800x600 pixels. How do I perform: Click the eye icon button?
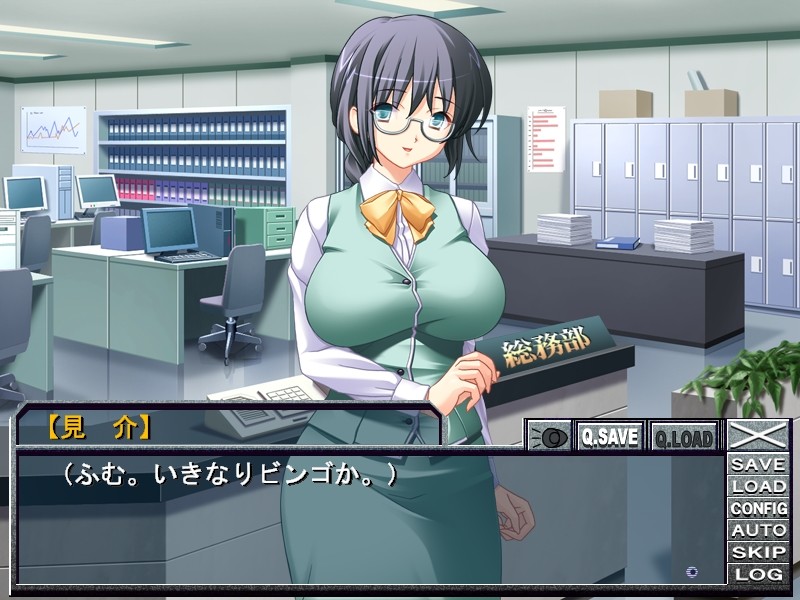pyautogui.click(x=549, y=436)
